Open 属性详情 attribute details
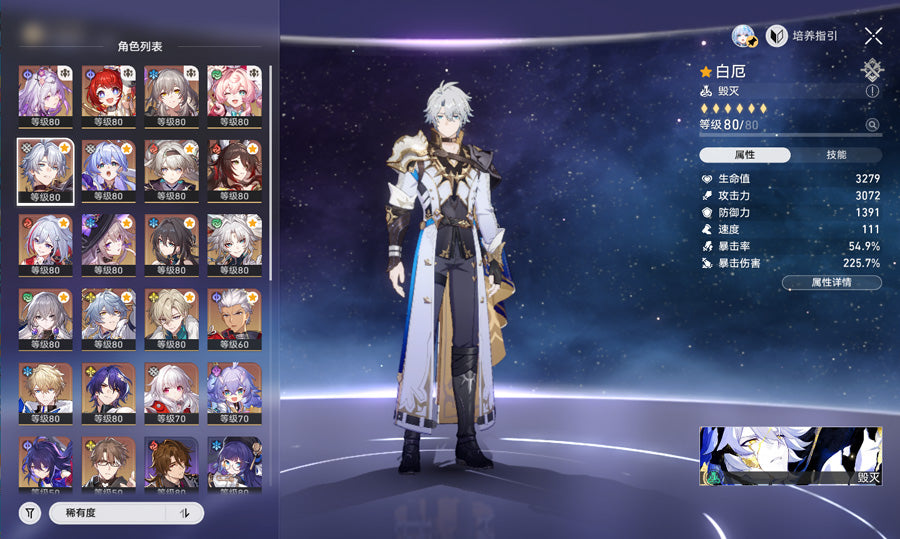900x539 pixels. [x=831, y=283]
